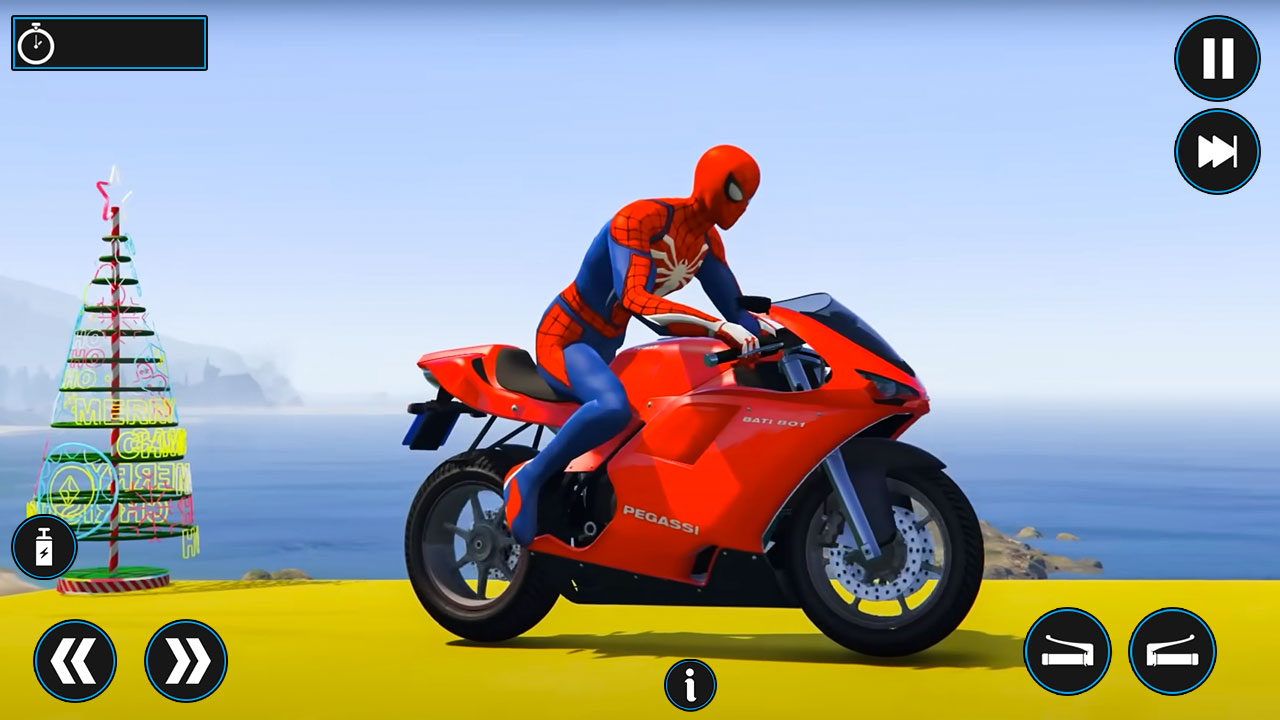The width and height of the screenshot is (1280, 720).
Task: Tap the fast-forward skip icon
Action: [x=1216, y=150]
